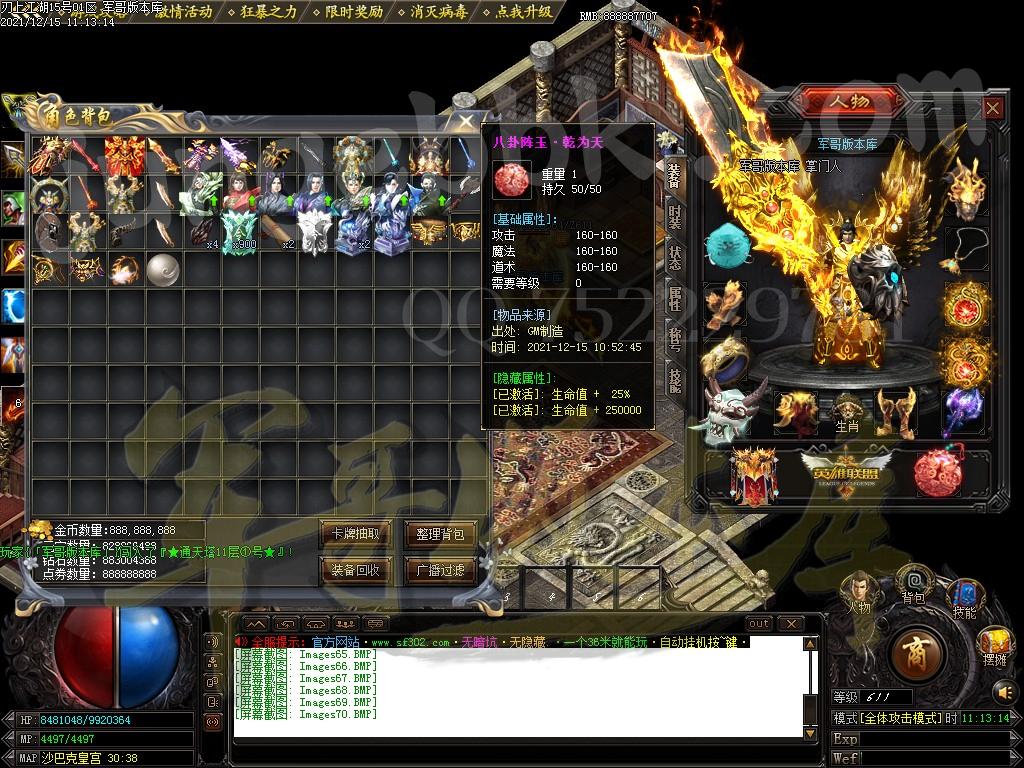Viewport: 1024px width, 768px height.
Task: Select the silver orb item in the bag
Action: pos(162,268)
